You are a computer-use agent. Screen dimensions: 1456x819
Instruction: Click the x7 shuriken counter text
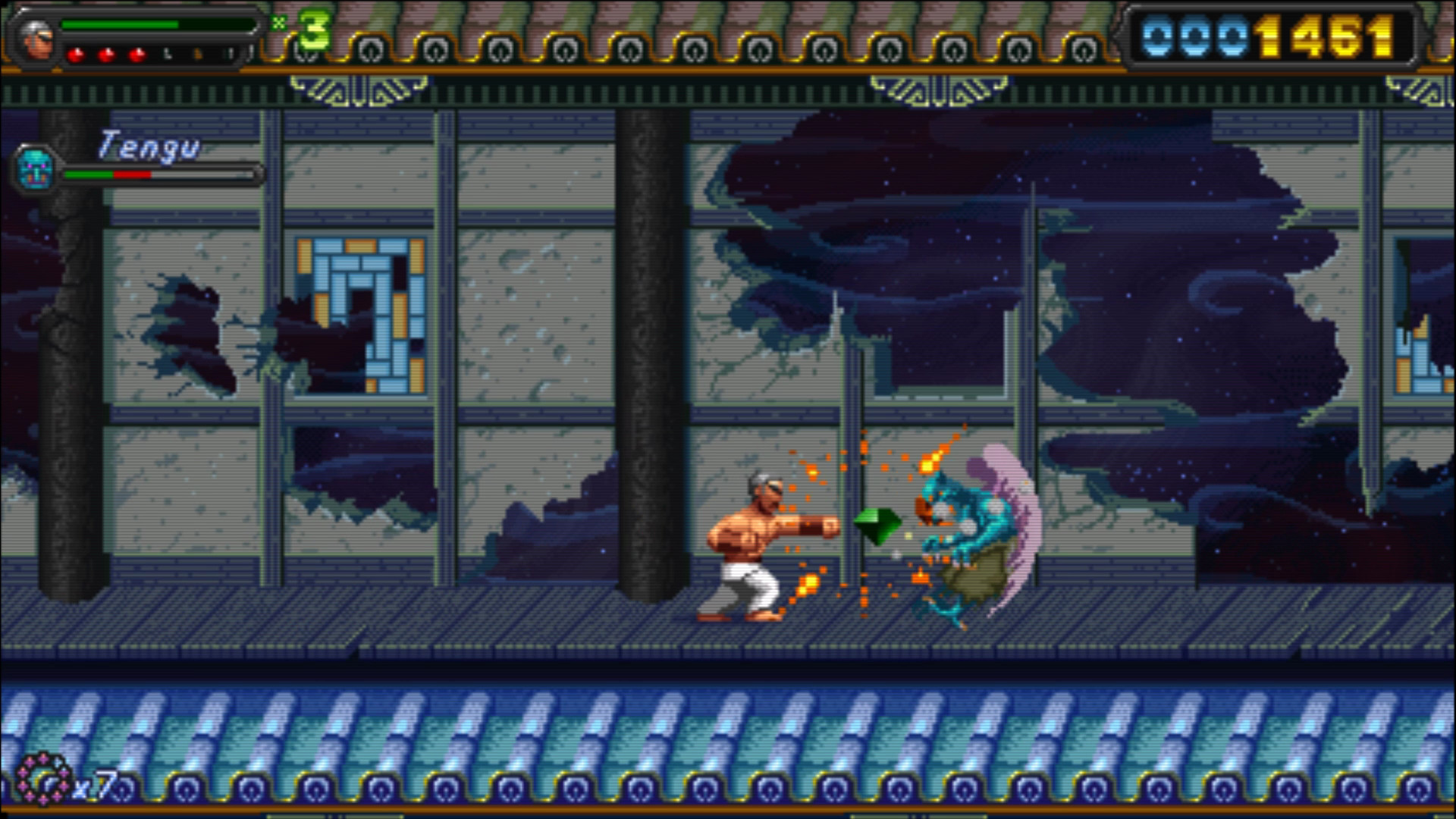[93, 785]
